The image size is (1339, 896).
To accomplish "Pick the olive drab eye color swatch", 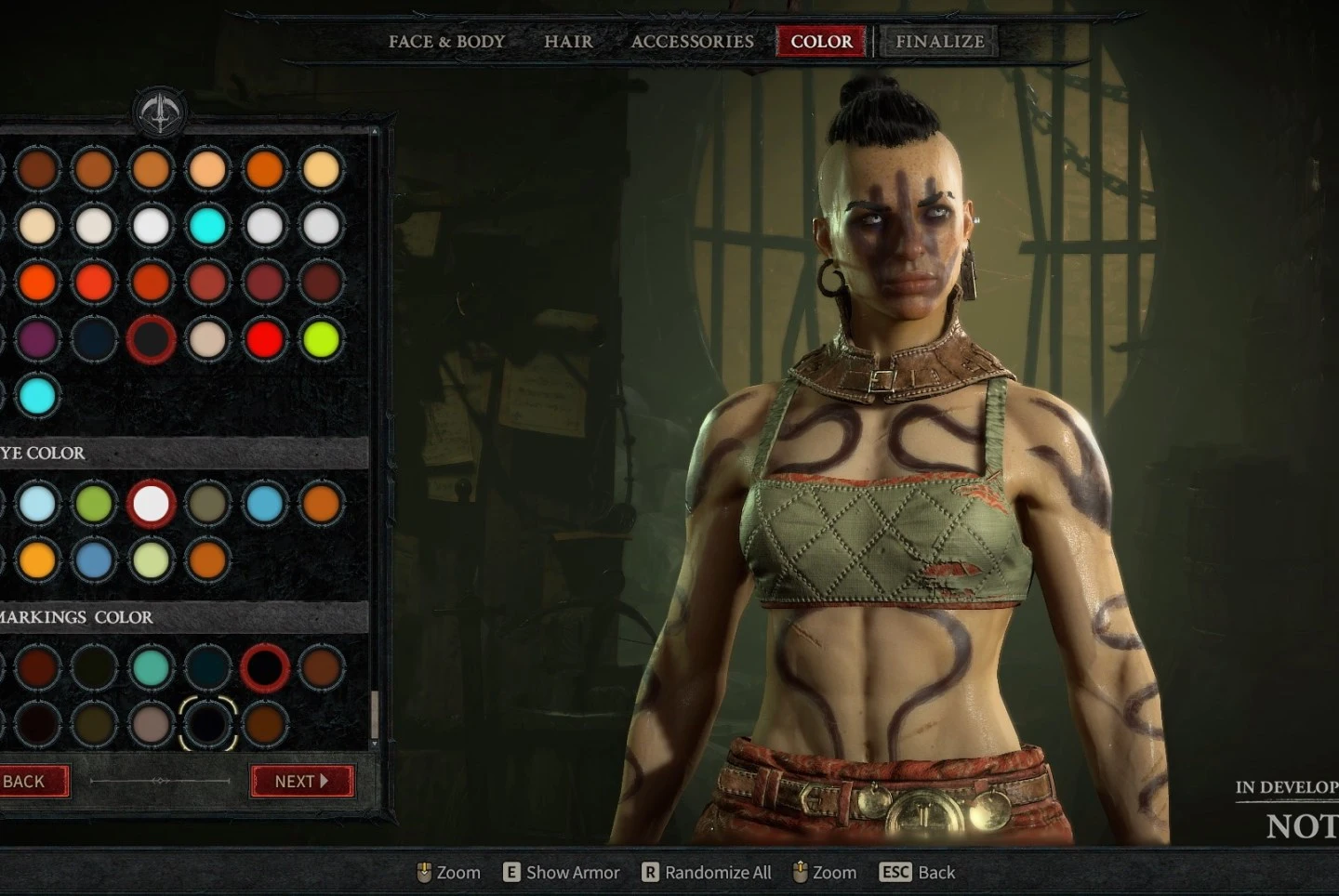I will (x=207, y=504).
